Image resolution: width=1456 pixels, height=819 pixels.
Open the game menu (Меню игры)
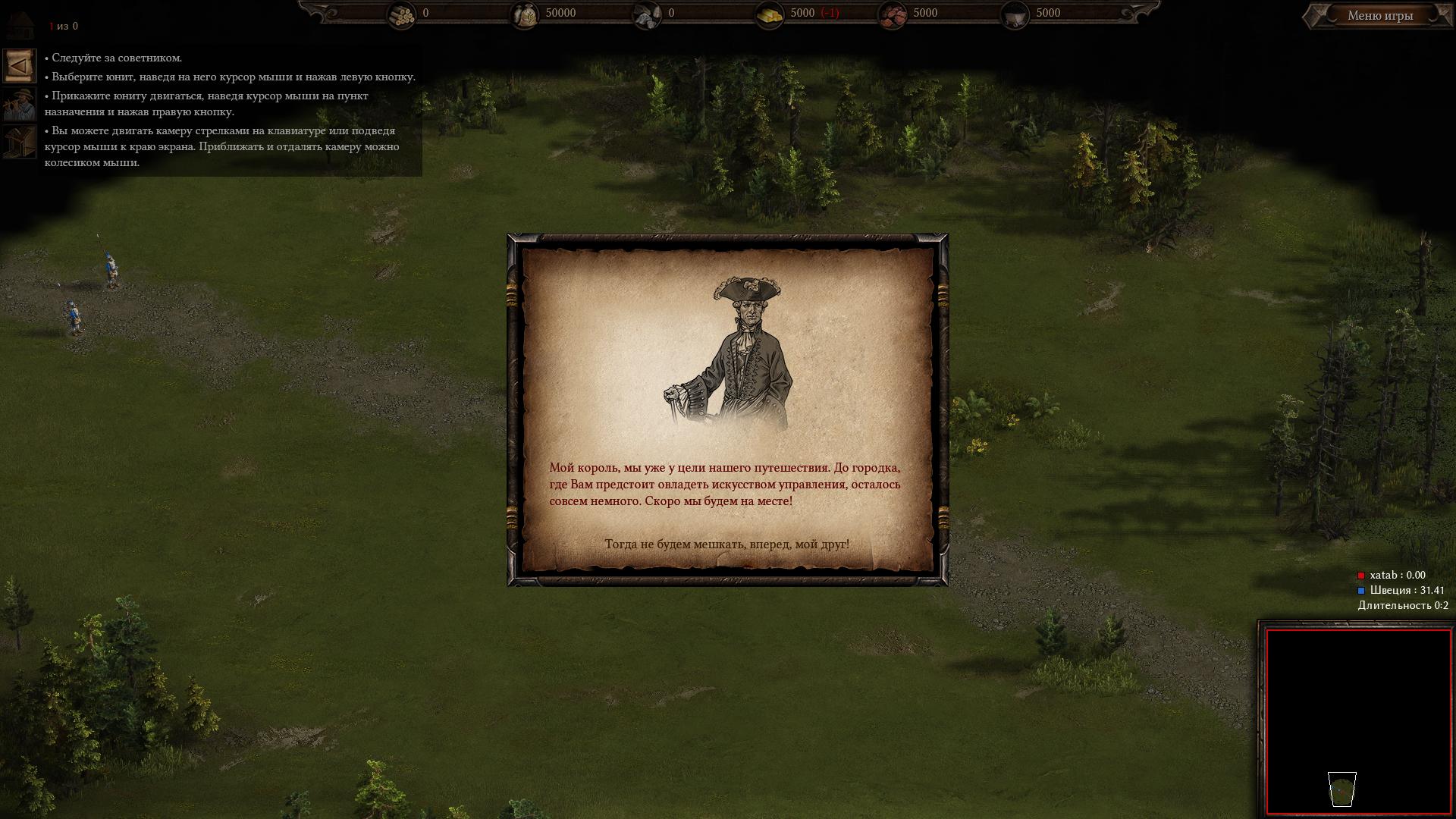point(1379,15)
